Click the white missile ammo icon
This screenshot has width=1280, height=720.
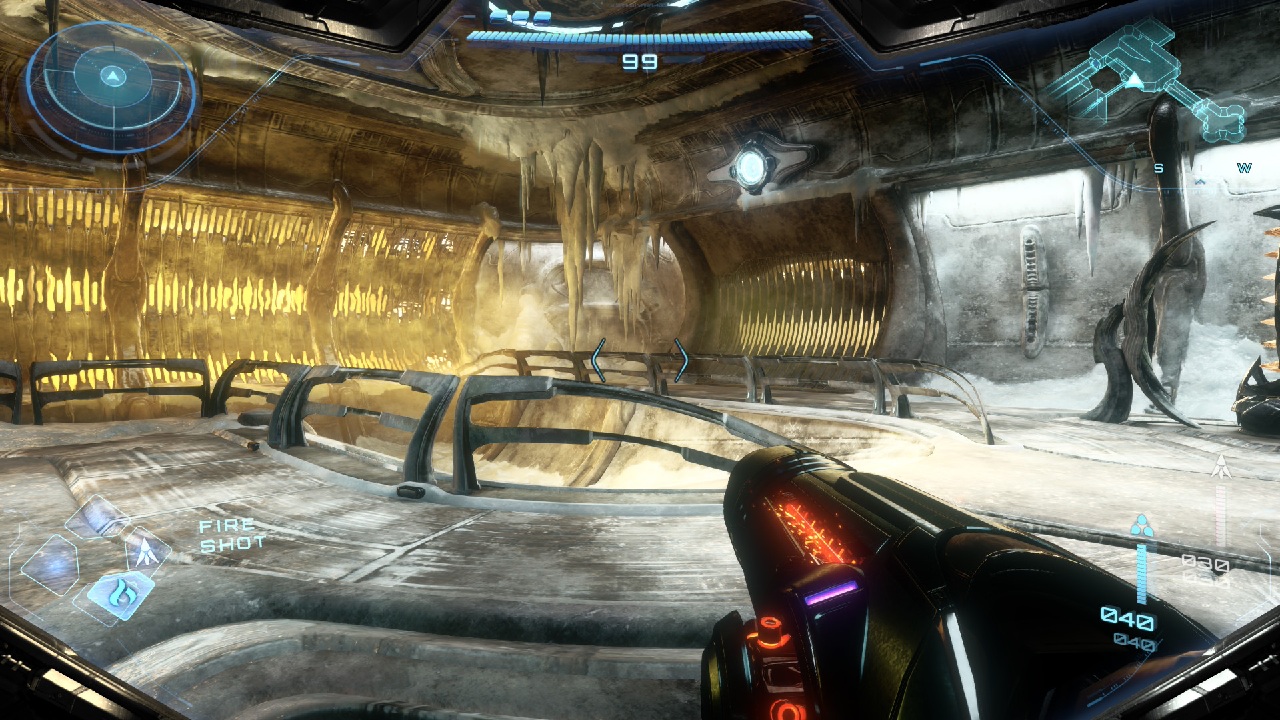pyautogui.click(x=1221, y=466)
